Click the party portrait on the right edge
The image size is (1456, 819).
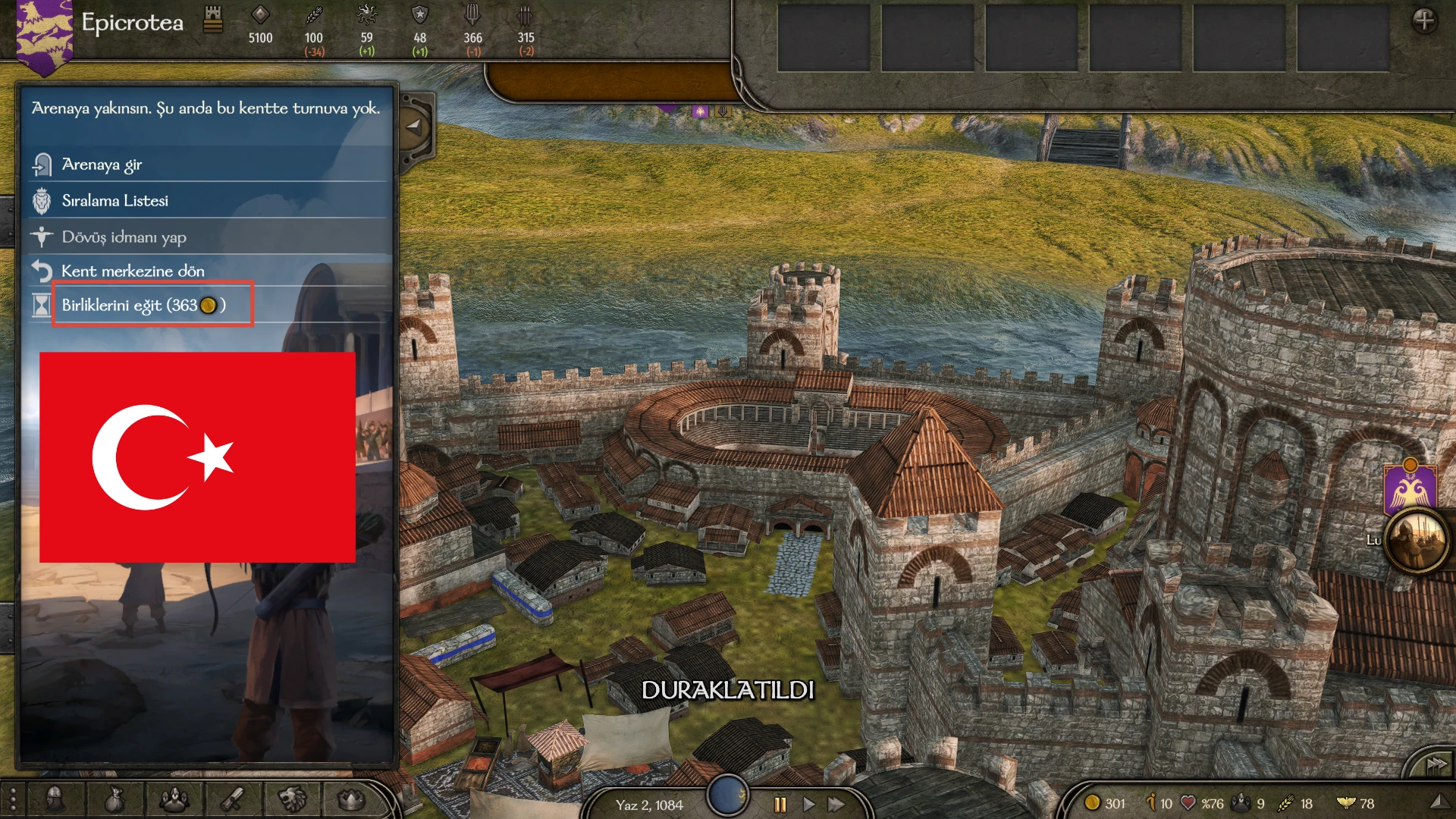(x=1416, y=541)
